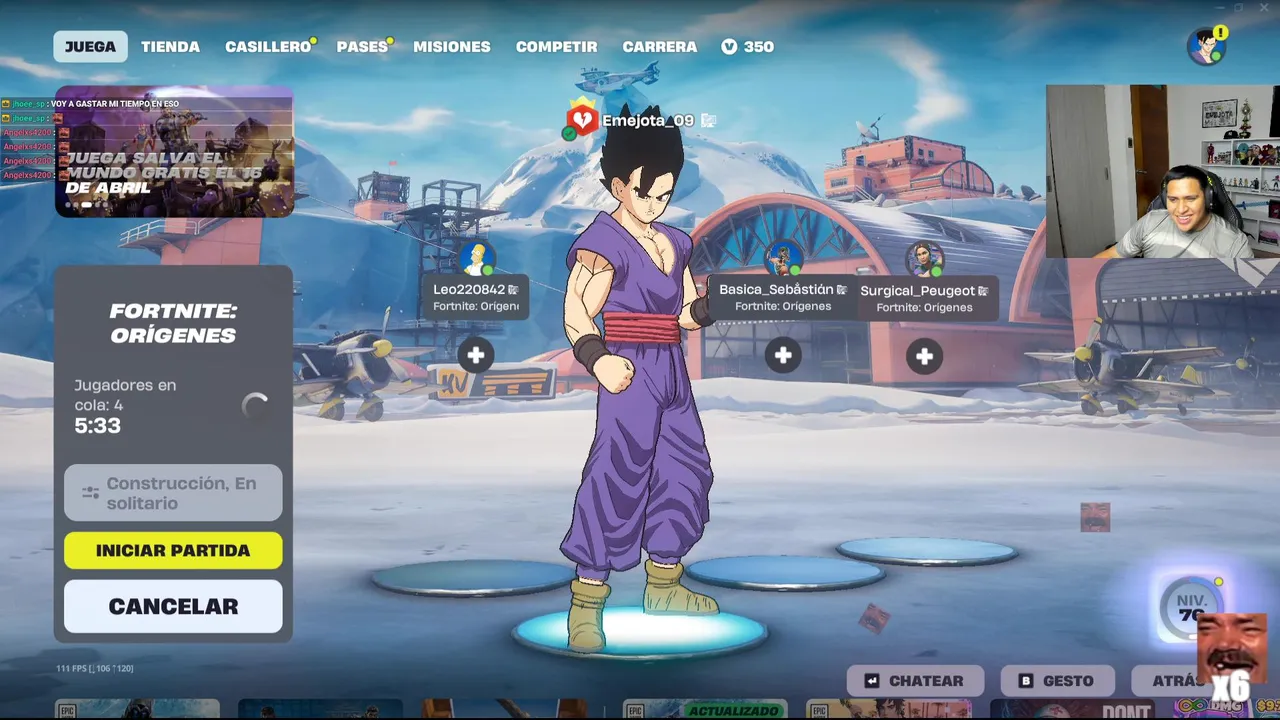Click the player name tag Emejota_09

click(646, 121)
